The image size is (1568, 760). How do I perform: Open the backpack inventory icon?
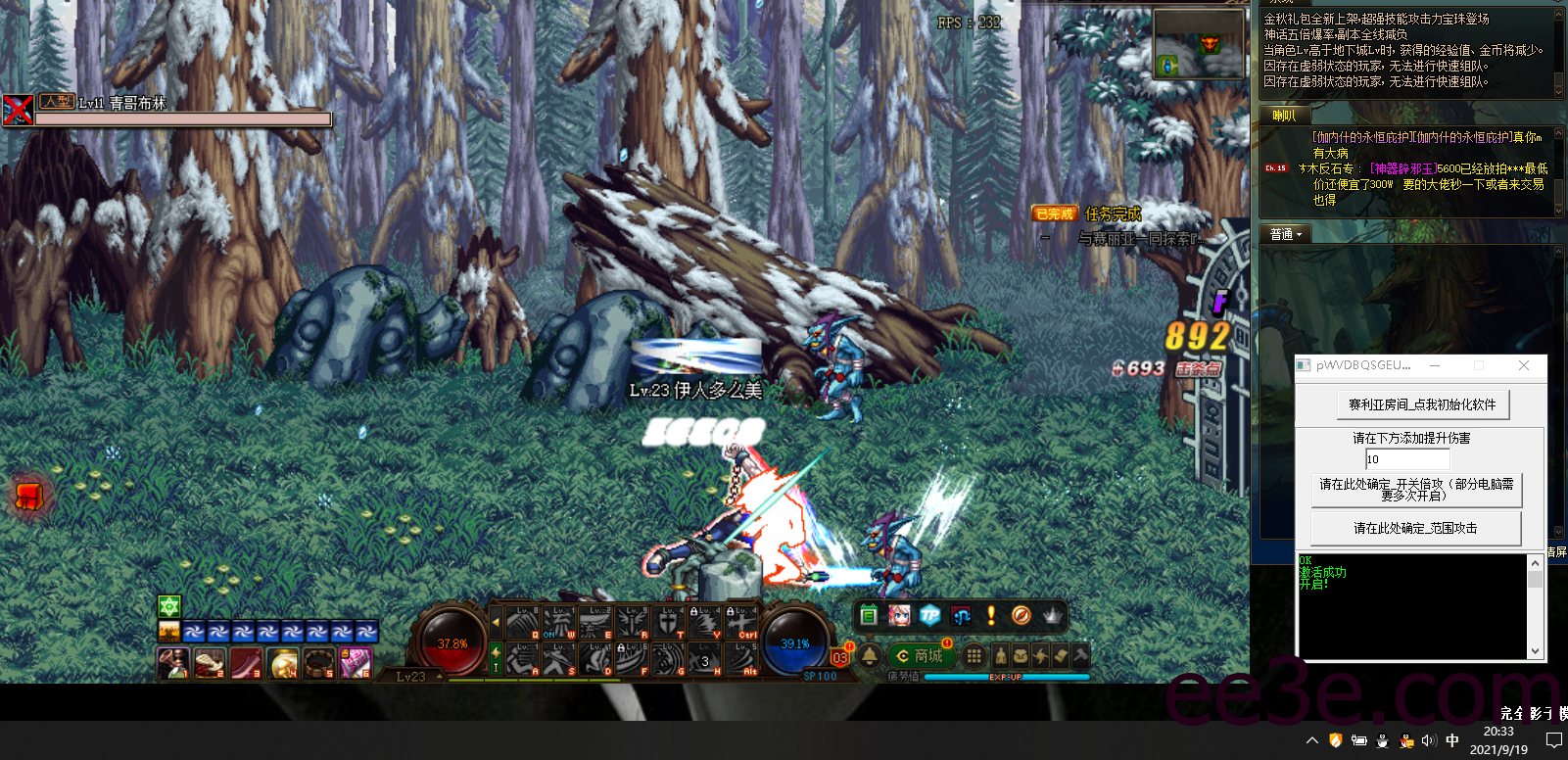pos(1021,655)
